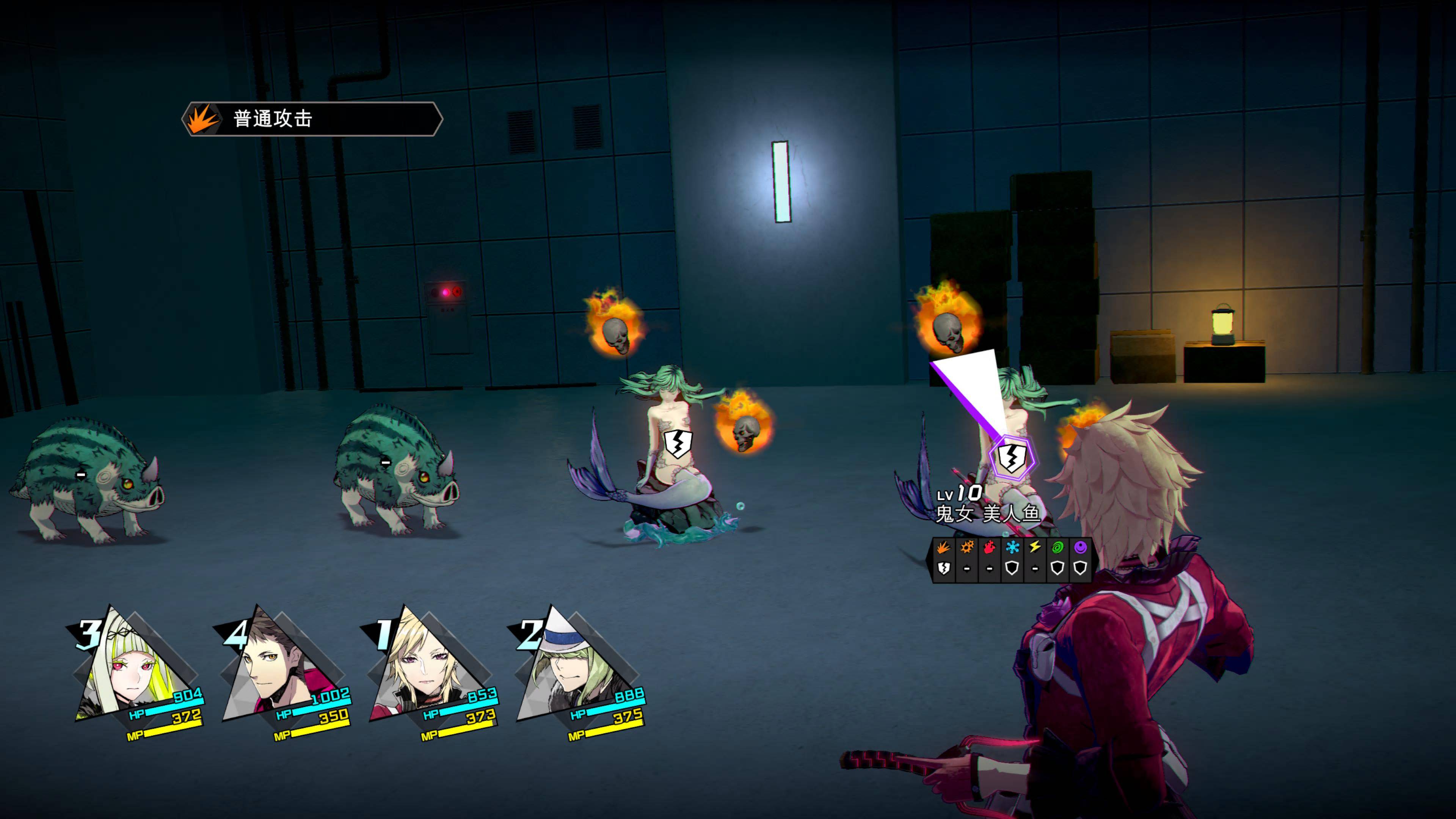Screen dimensions: 1456x819
Task: Click the blue snowflake ice affinity icon
Action: (1012, 547)
